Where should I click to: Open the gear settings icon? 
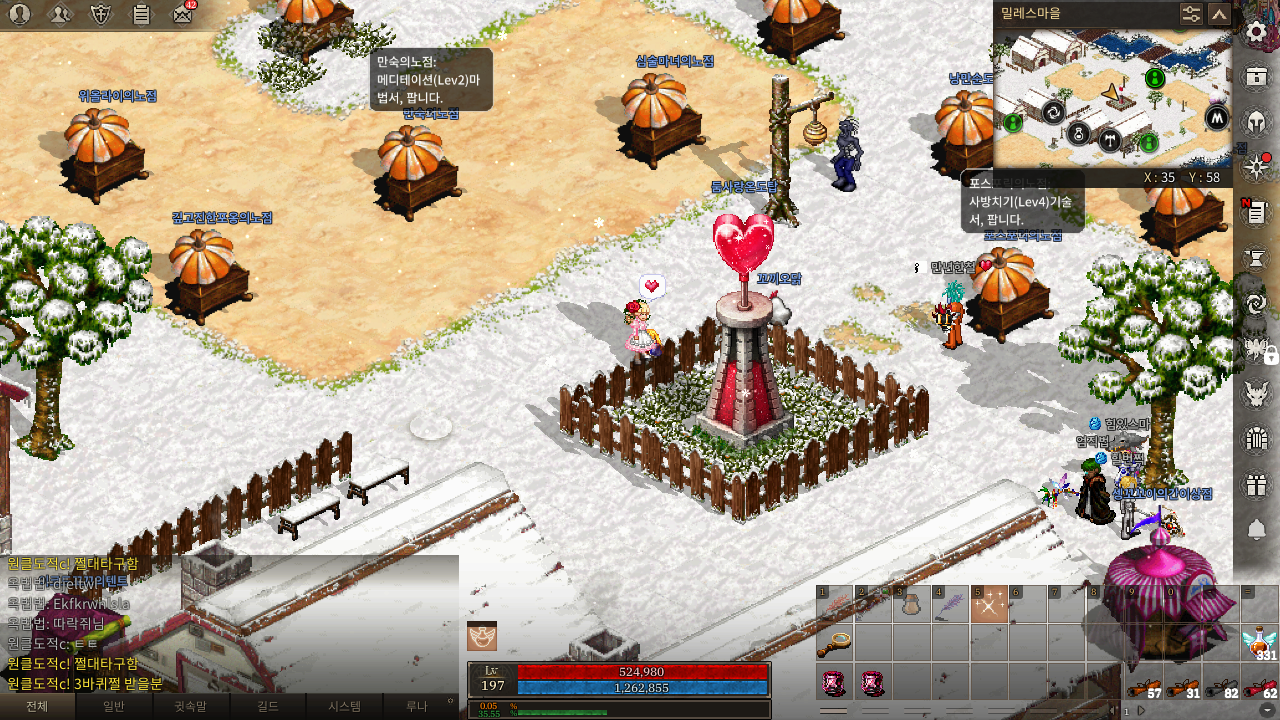1257,31
